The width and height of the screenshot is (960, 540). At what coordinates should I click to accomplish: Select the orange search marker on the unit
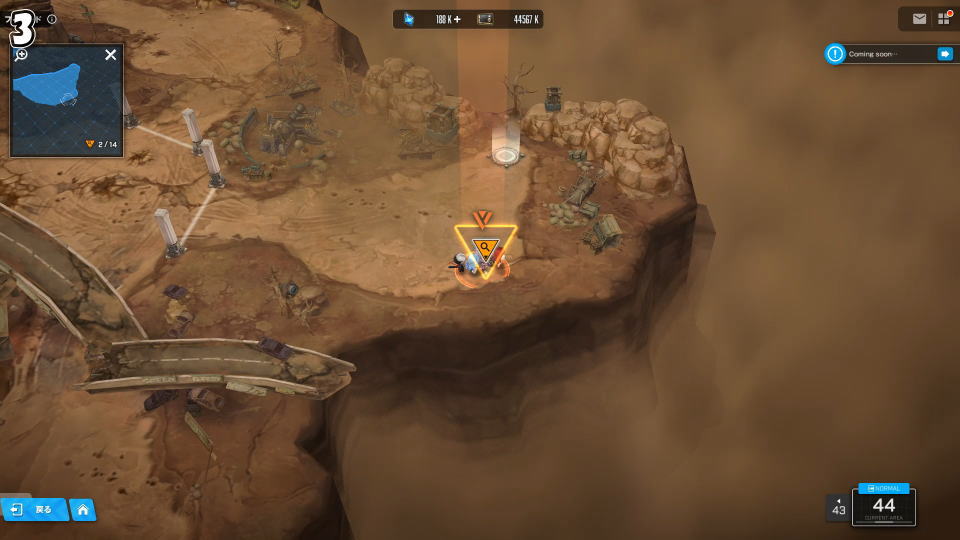485,248
